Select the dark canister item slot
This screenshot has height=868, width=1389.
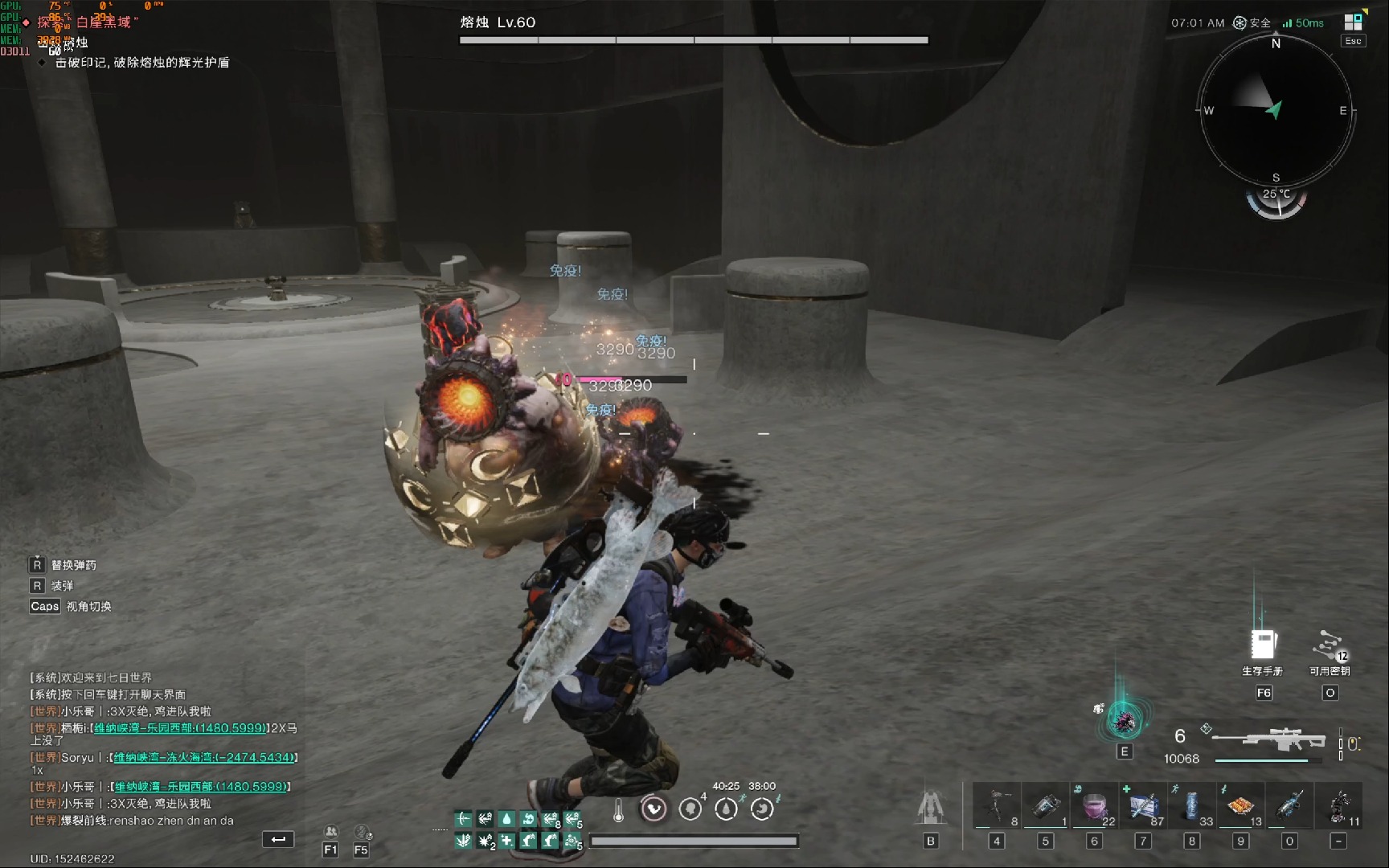[1045, 805]
